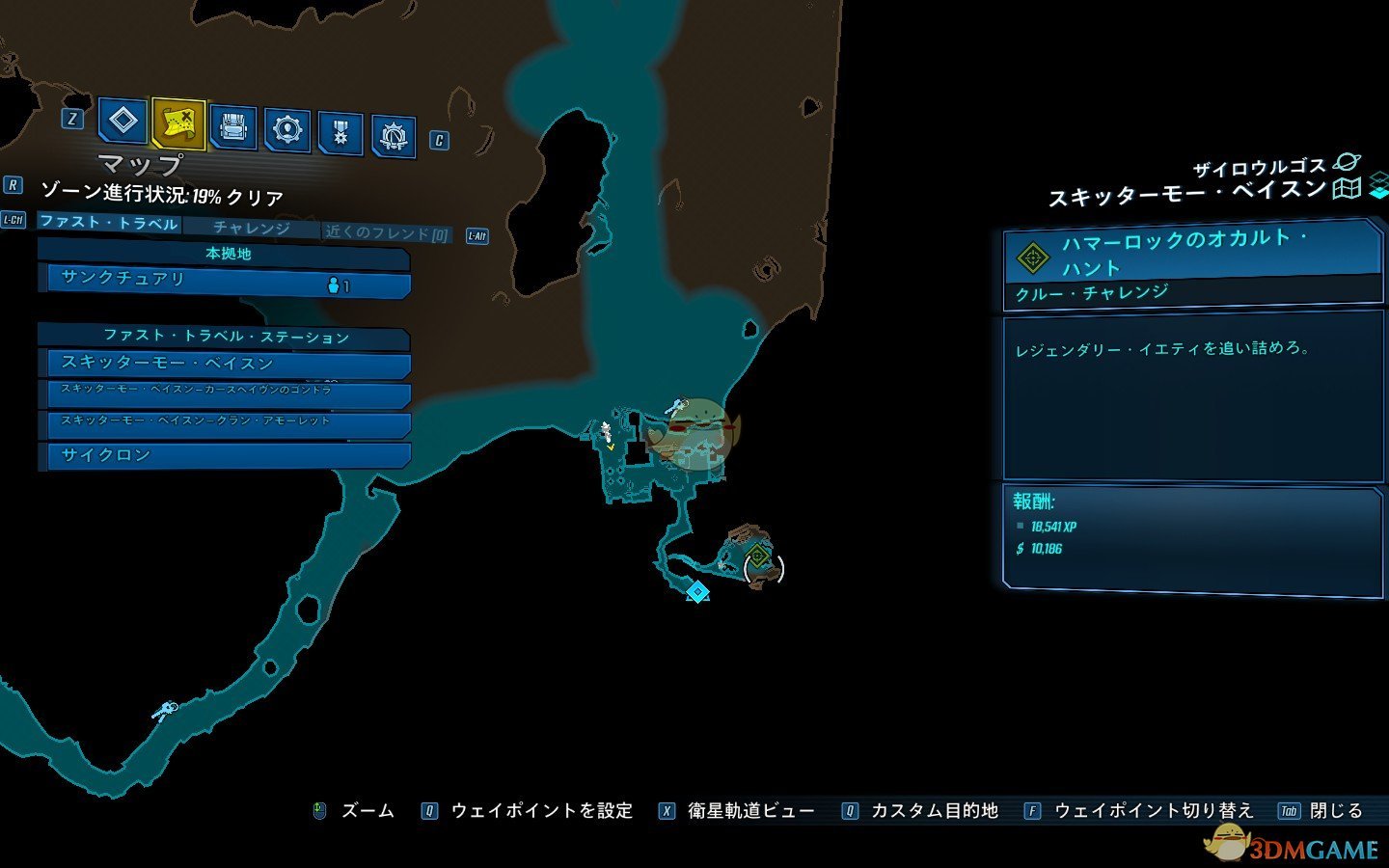
Task: Switch to the skills gear tab
Action: tap(287, 130)
